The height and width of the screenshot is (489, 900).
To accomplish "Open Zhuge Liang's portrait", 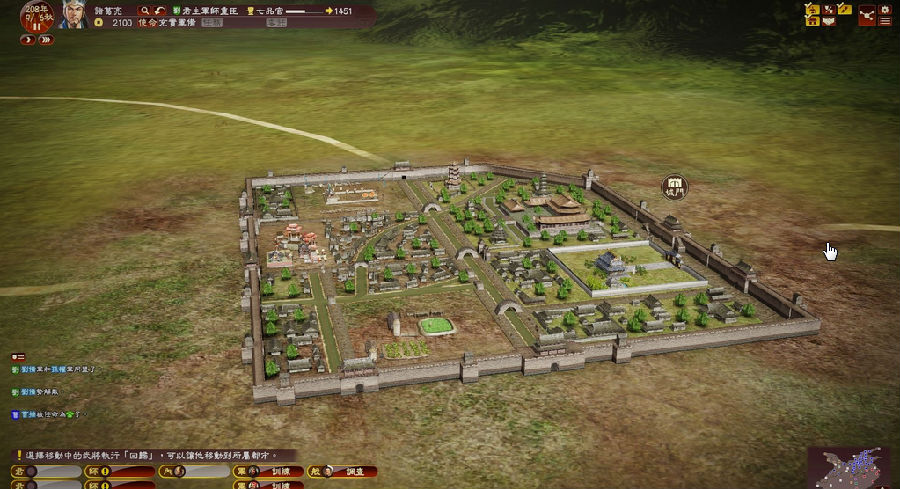I will pos(73,14).
